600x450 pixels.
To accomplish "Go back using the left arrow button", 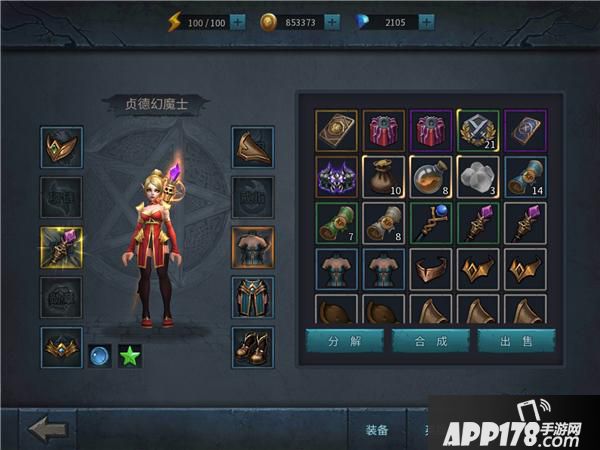I will pos(48,429).
